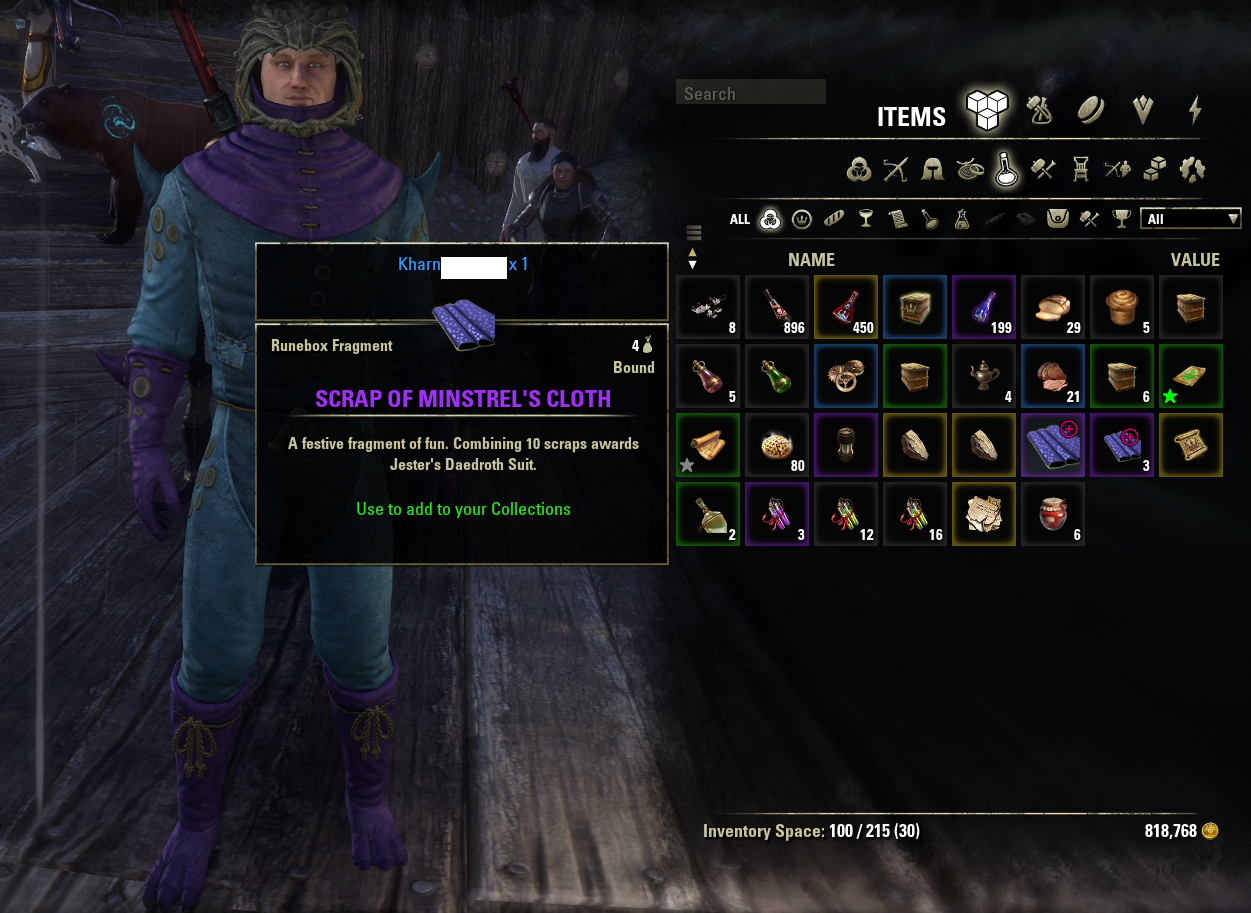Filter consumables by trophy icon
This screenshot has height=913, width=1251.
click(1122, 219)
